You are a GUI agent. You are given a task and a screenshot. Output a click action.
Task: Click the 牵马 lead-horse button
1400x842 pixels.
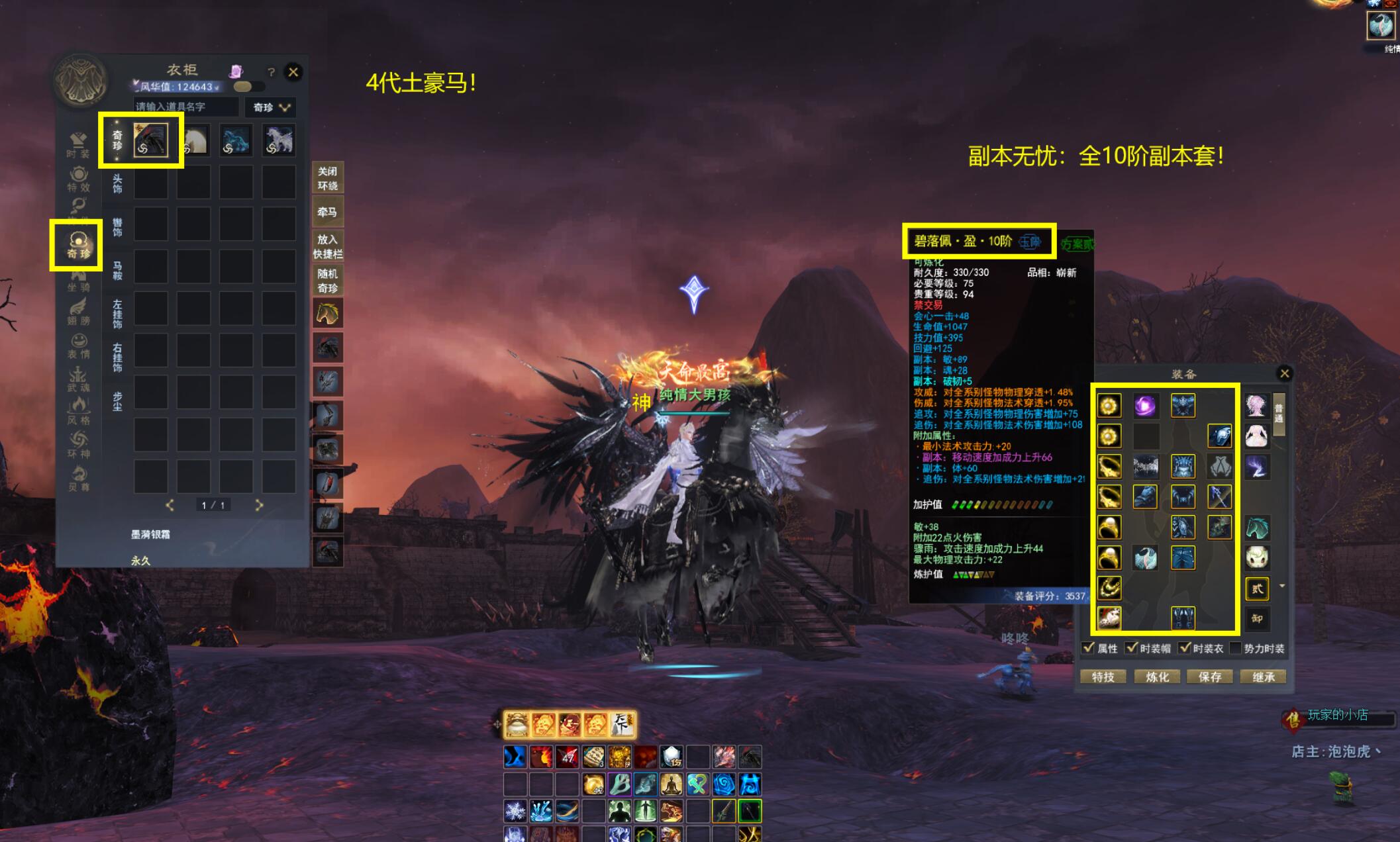(327, 212)
